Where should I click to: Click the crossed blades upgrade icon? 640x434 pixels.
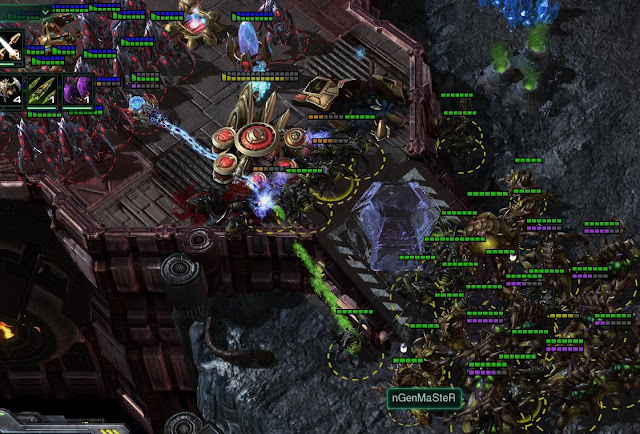point(10,45)
